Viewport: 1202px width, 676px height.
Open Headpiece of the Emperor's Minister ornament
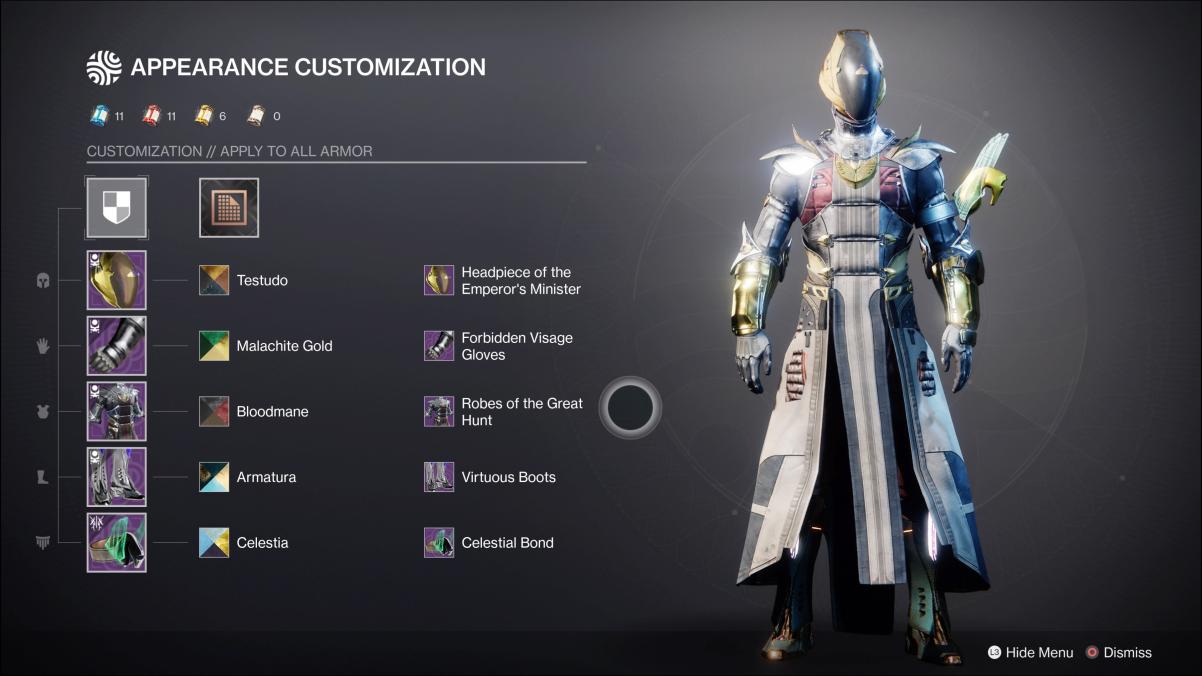[x=439, y=280]
